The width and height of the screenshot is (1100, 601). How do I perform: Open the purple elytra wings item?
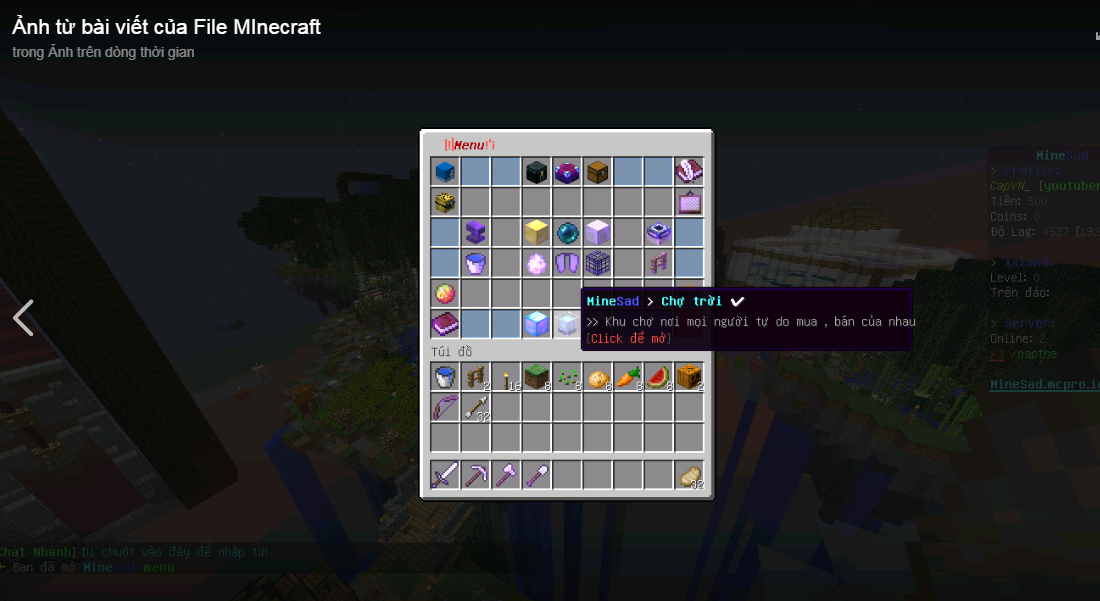click(x=567, y=263)
